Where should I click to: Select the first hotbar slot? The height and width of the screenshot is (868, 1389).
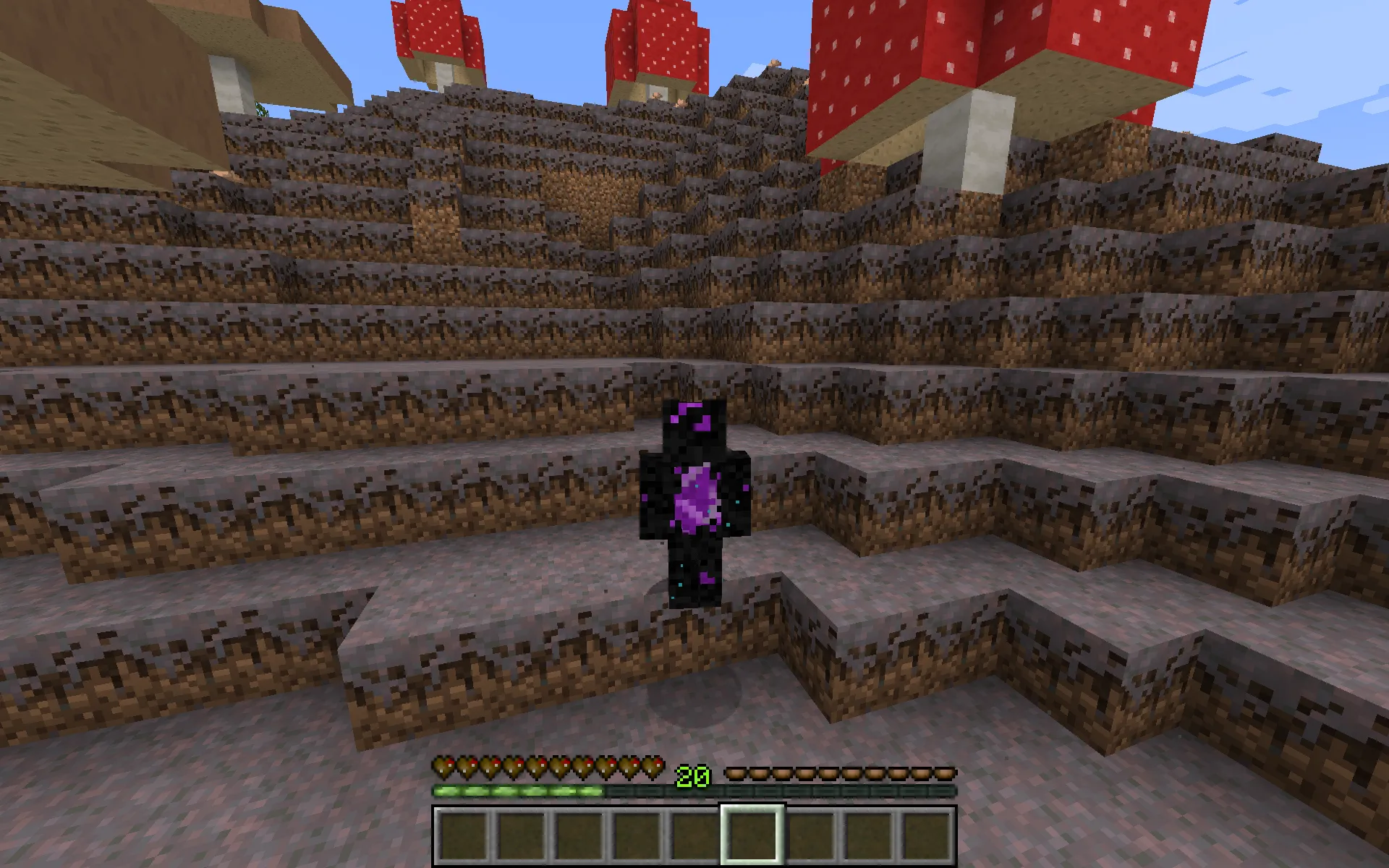pos(464,830)
